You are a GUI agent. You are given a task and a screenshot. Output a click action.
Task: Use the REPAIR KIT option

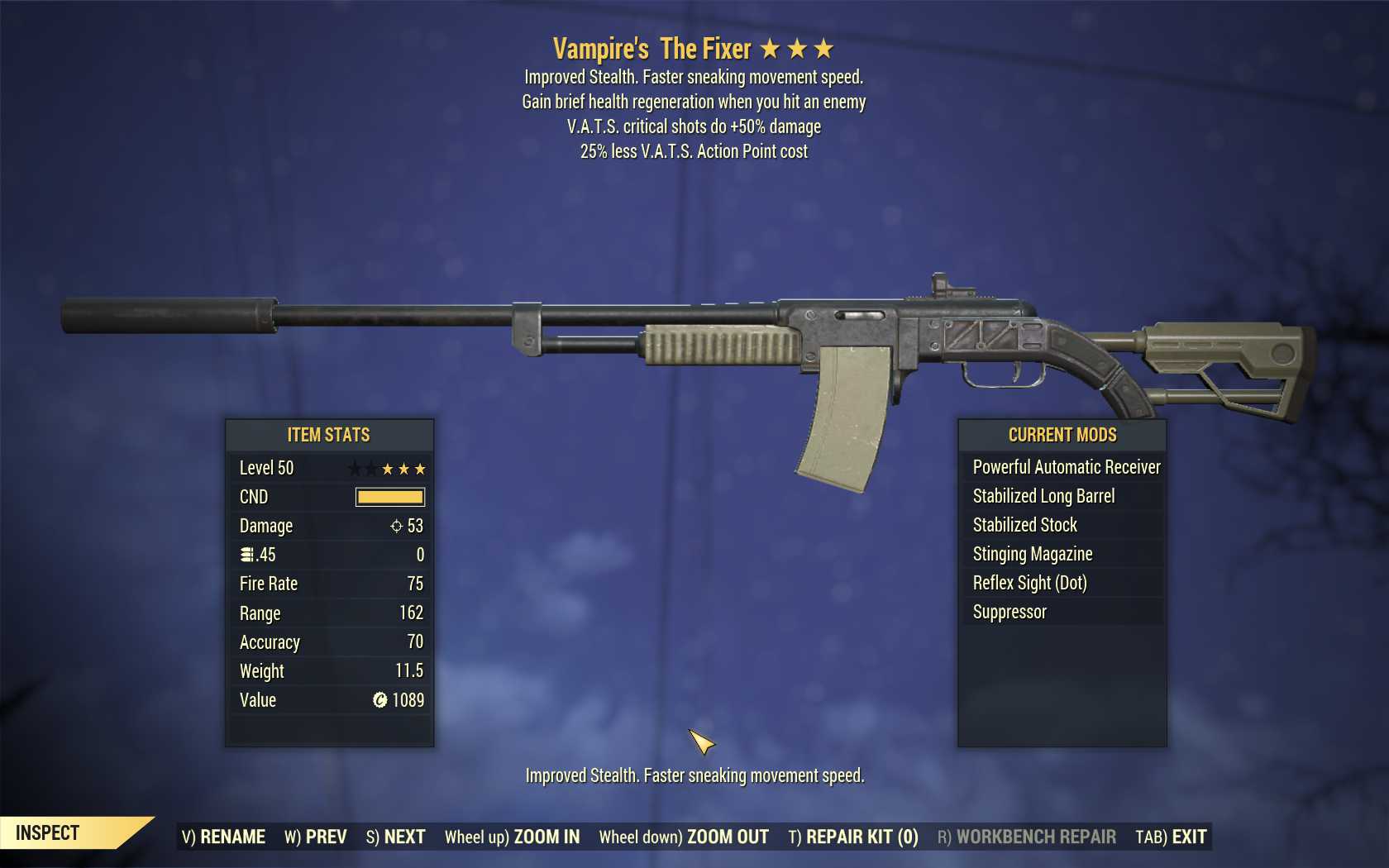point(852,837)
